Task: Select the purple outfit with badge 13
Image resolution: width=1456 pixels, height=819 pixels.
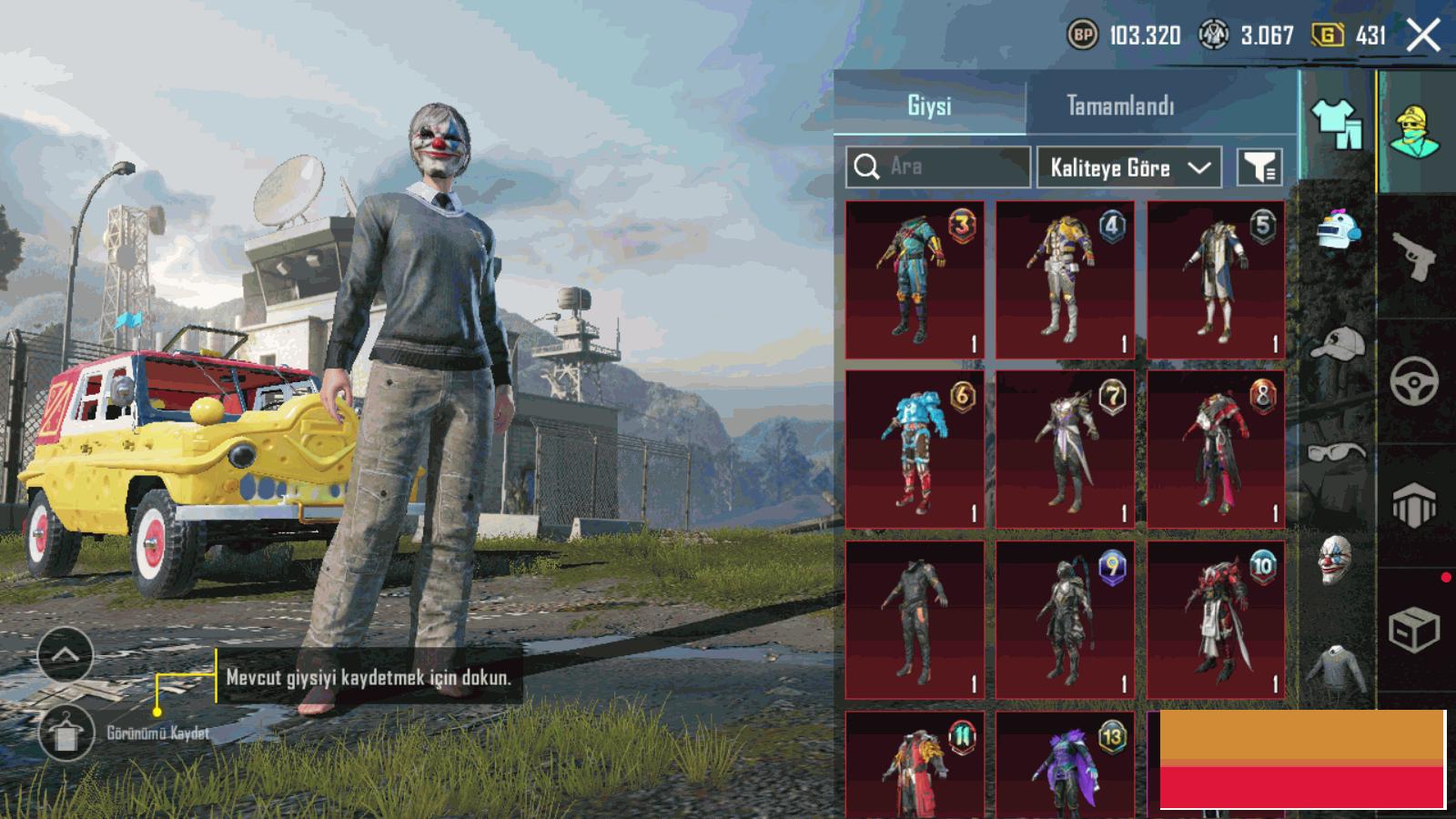Action: pos(1065,764)
